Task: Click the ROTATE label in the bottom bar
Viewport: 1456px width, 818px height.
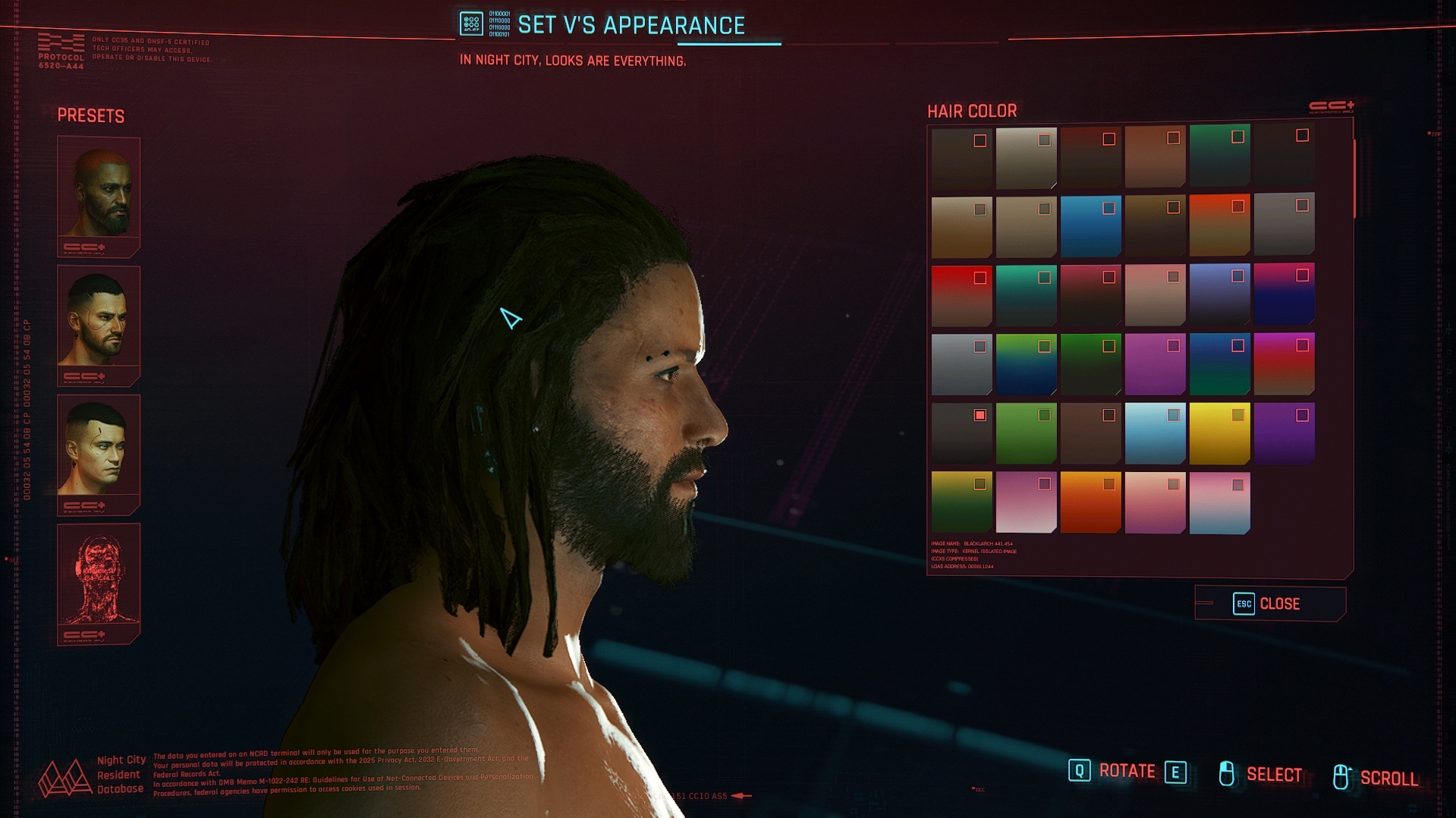Action: (1128, 771)
